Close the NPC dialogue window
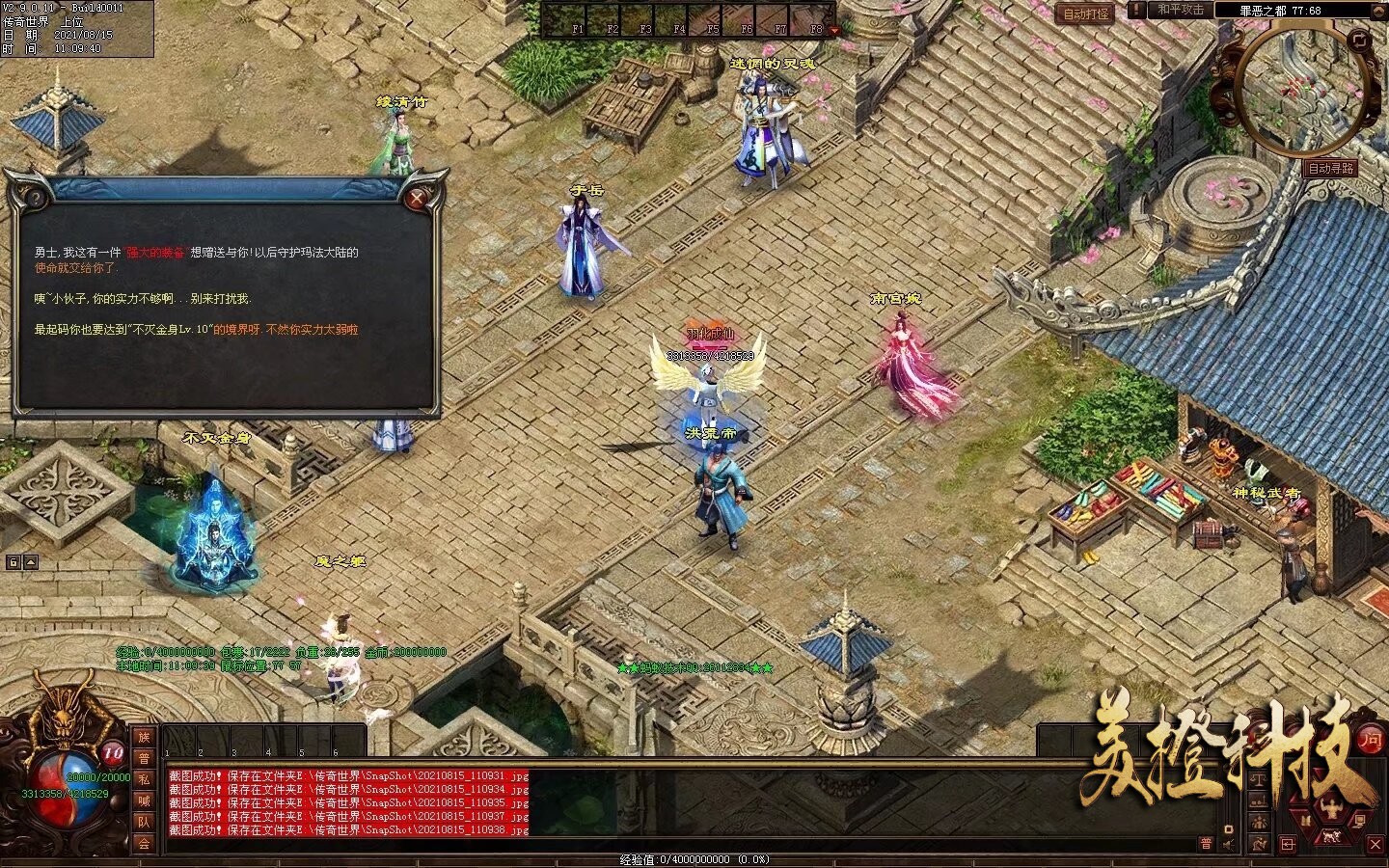 (x=417, y=200)
